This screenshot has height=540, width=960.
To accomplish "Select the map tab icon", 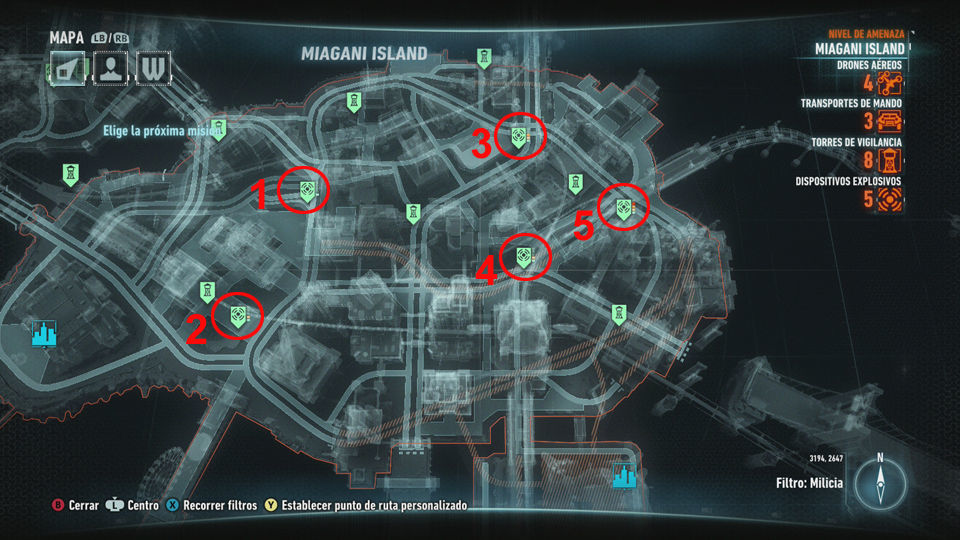I will (70, 67).
